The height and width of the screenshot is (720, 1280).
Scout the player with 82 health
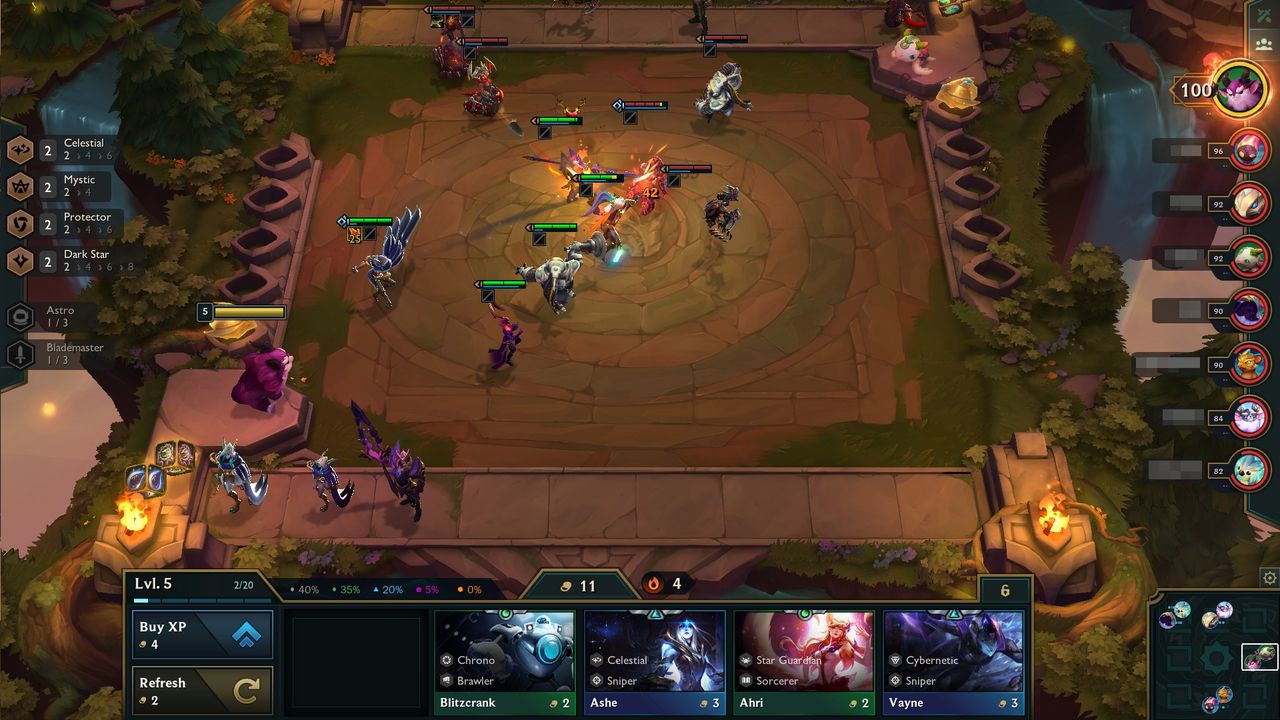[1249, 471]
